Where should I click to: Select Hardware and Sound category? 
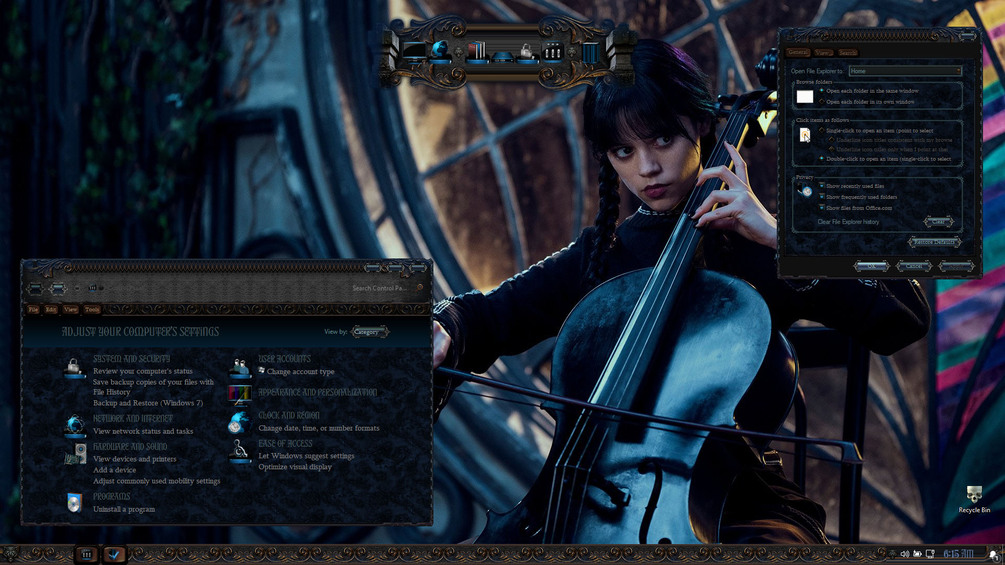130,447
